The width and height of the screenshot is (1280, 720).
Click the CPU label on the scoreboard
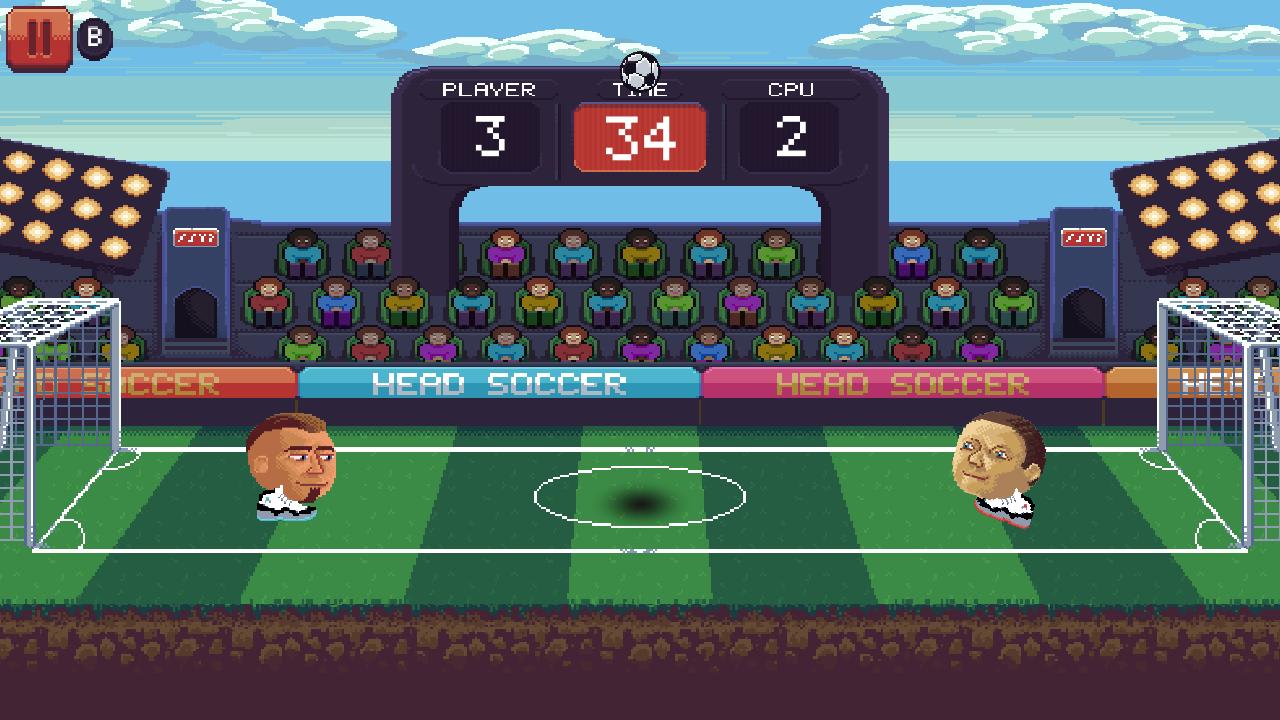tap(791, 88)
